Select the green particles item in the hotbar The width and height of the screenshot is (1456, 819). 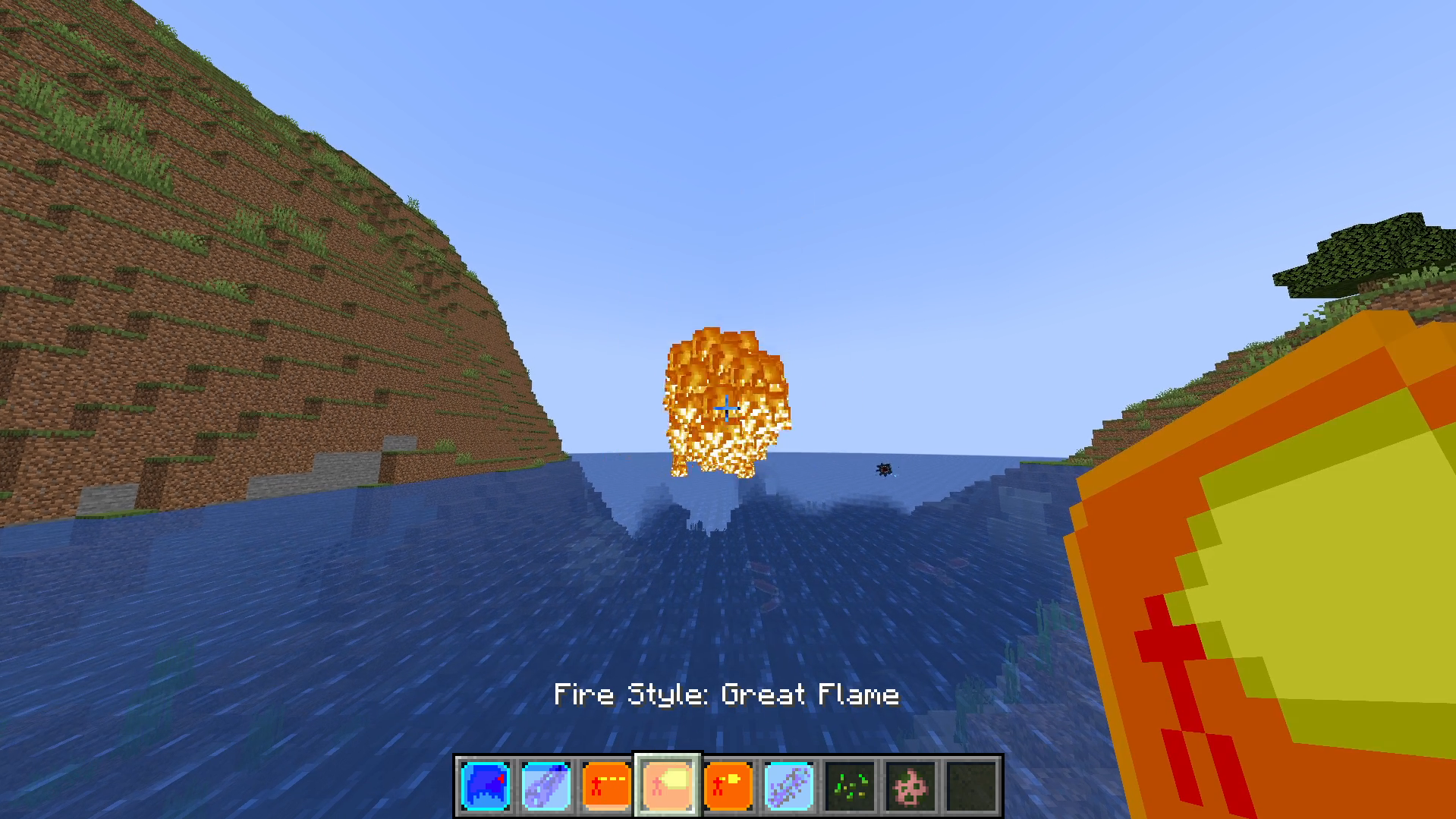(849, 784)
